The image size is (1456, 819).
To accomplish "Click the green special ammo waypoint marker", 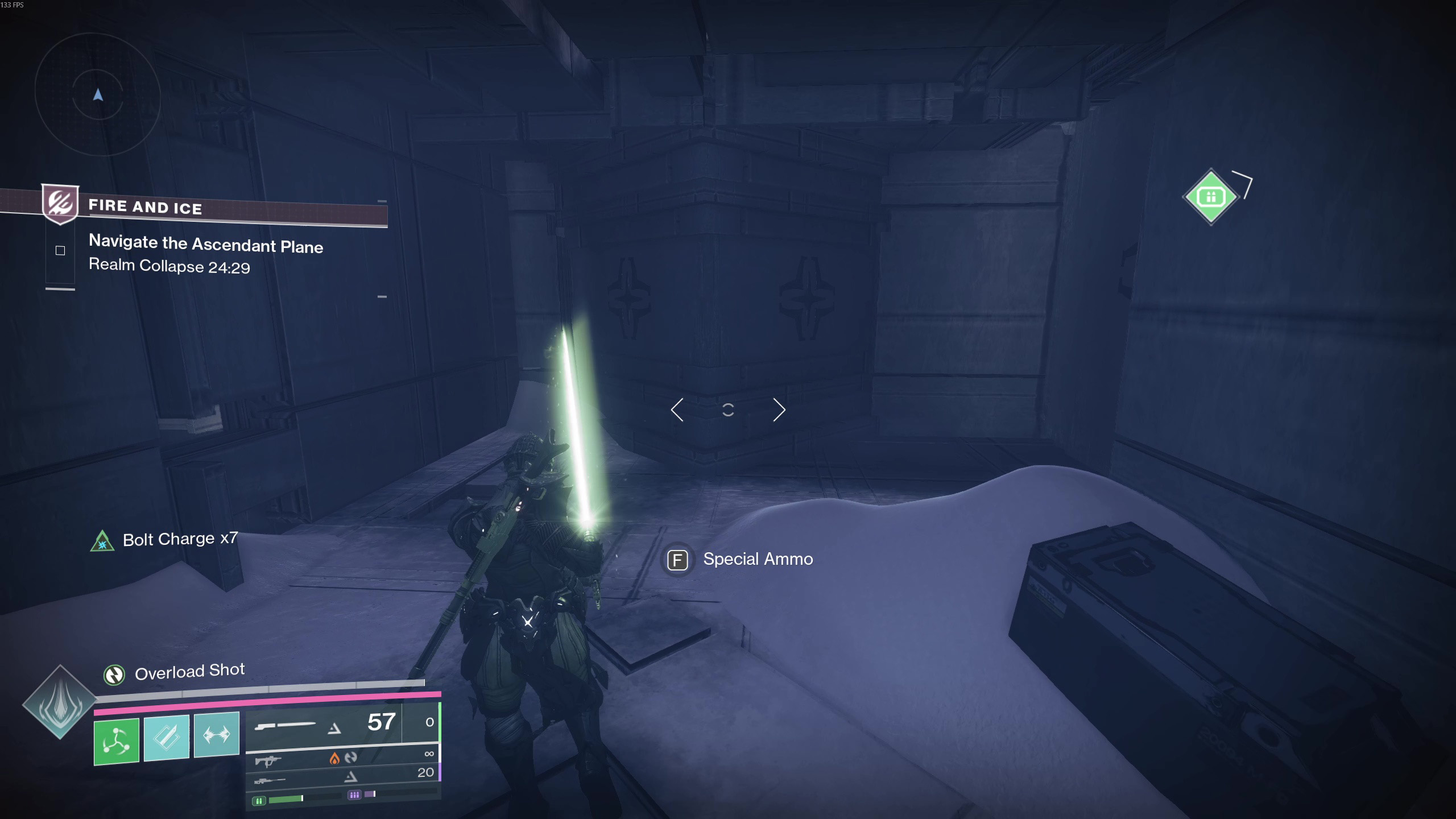I will coord(1210,197).
